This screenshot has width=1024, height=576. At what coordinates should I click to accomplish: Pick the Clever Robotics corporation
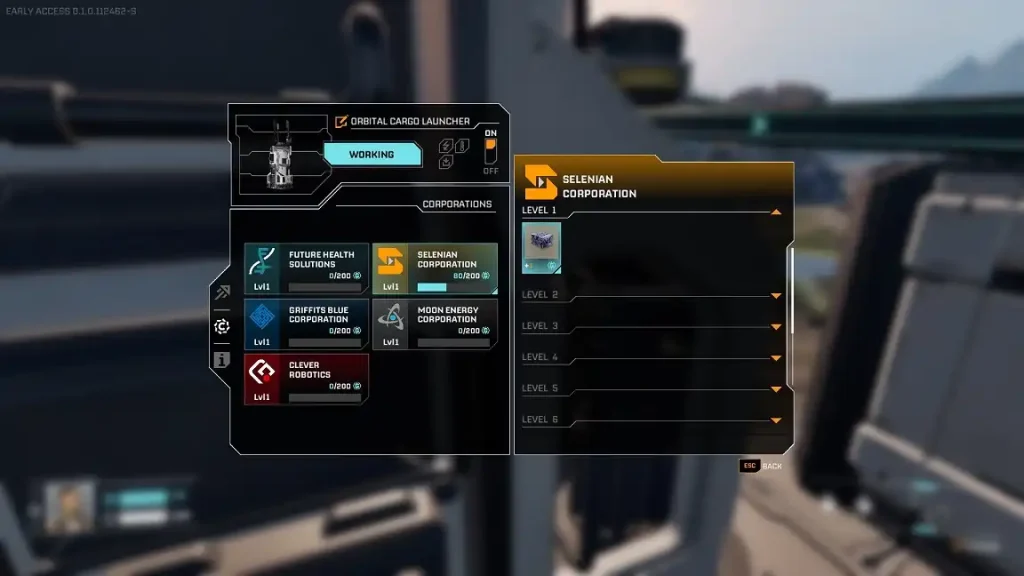(306, 380)
